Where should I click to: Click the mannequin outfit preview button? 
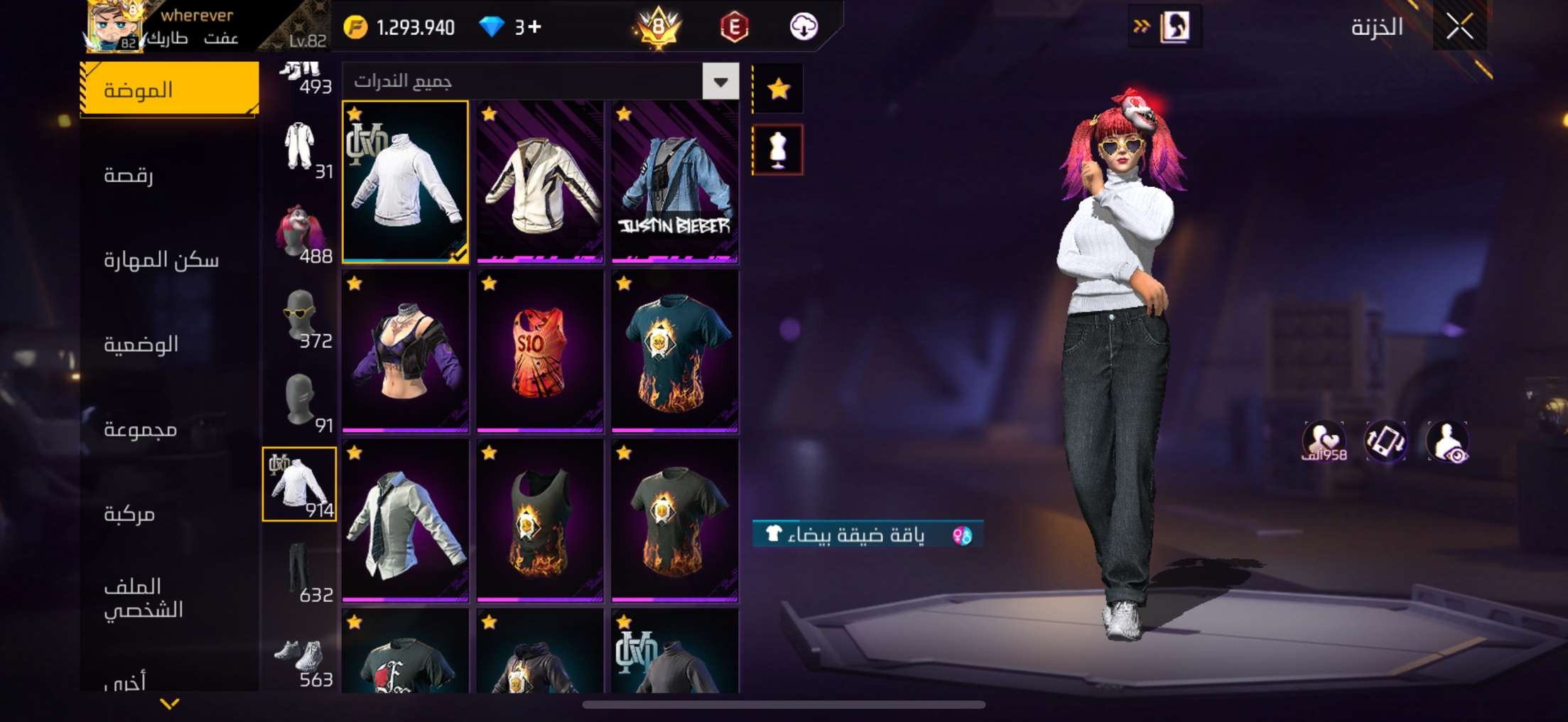coord(779,150)
